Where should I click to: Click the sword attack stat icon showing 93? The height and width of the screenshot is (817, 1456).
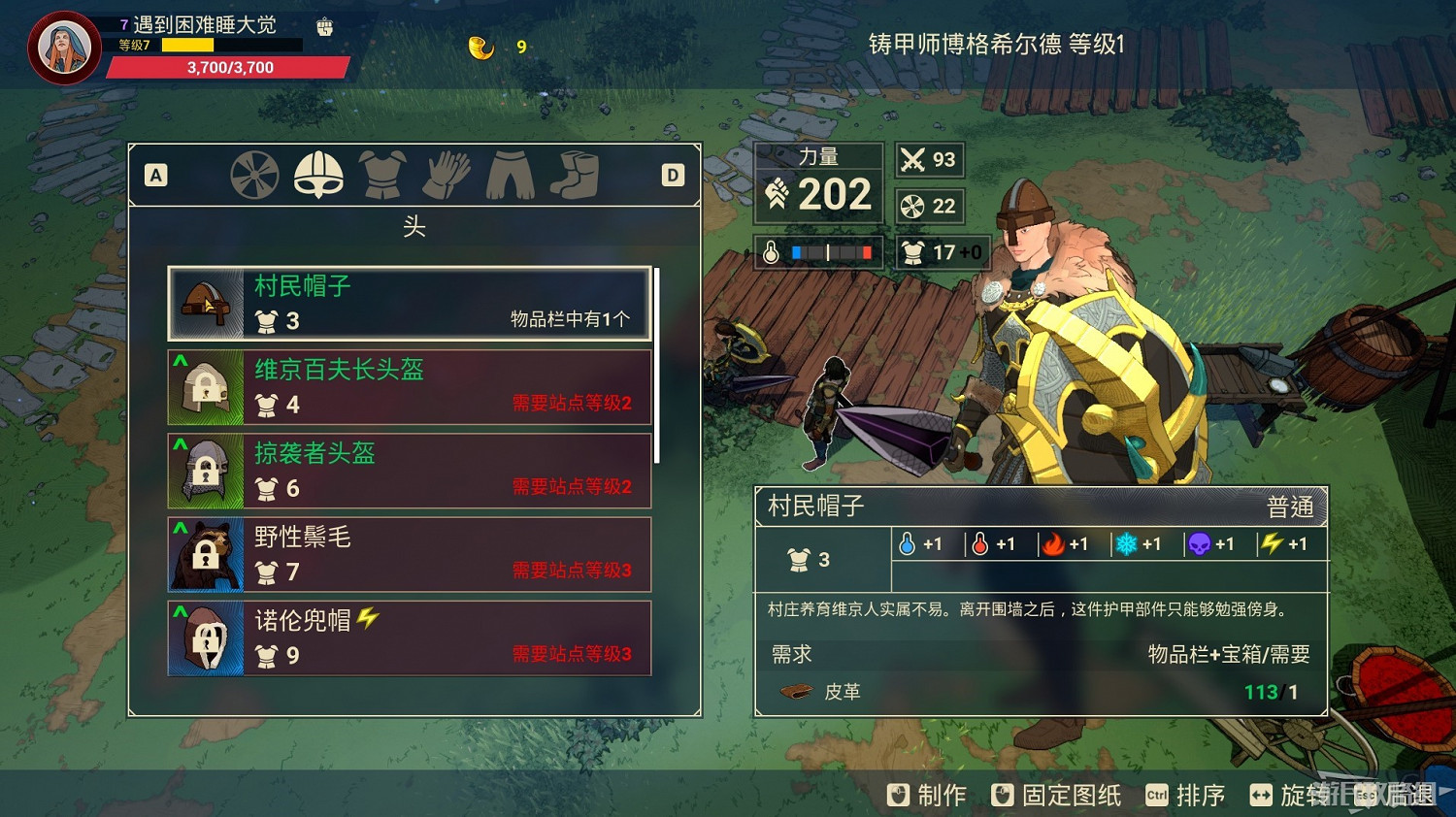point(910,159)
